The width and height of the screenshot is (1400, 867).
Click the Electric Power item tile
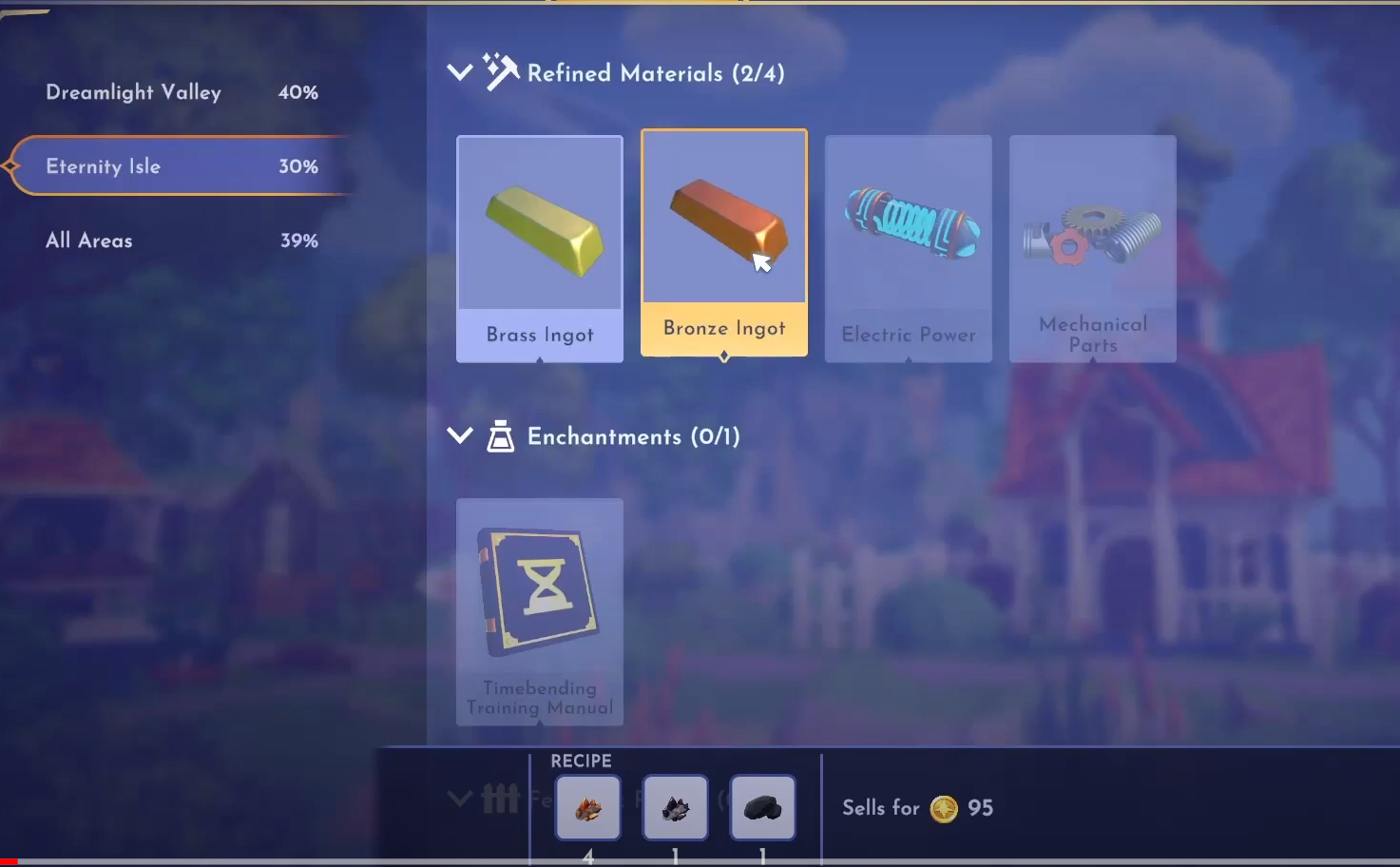tap(909, 247)
